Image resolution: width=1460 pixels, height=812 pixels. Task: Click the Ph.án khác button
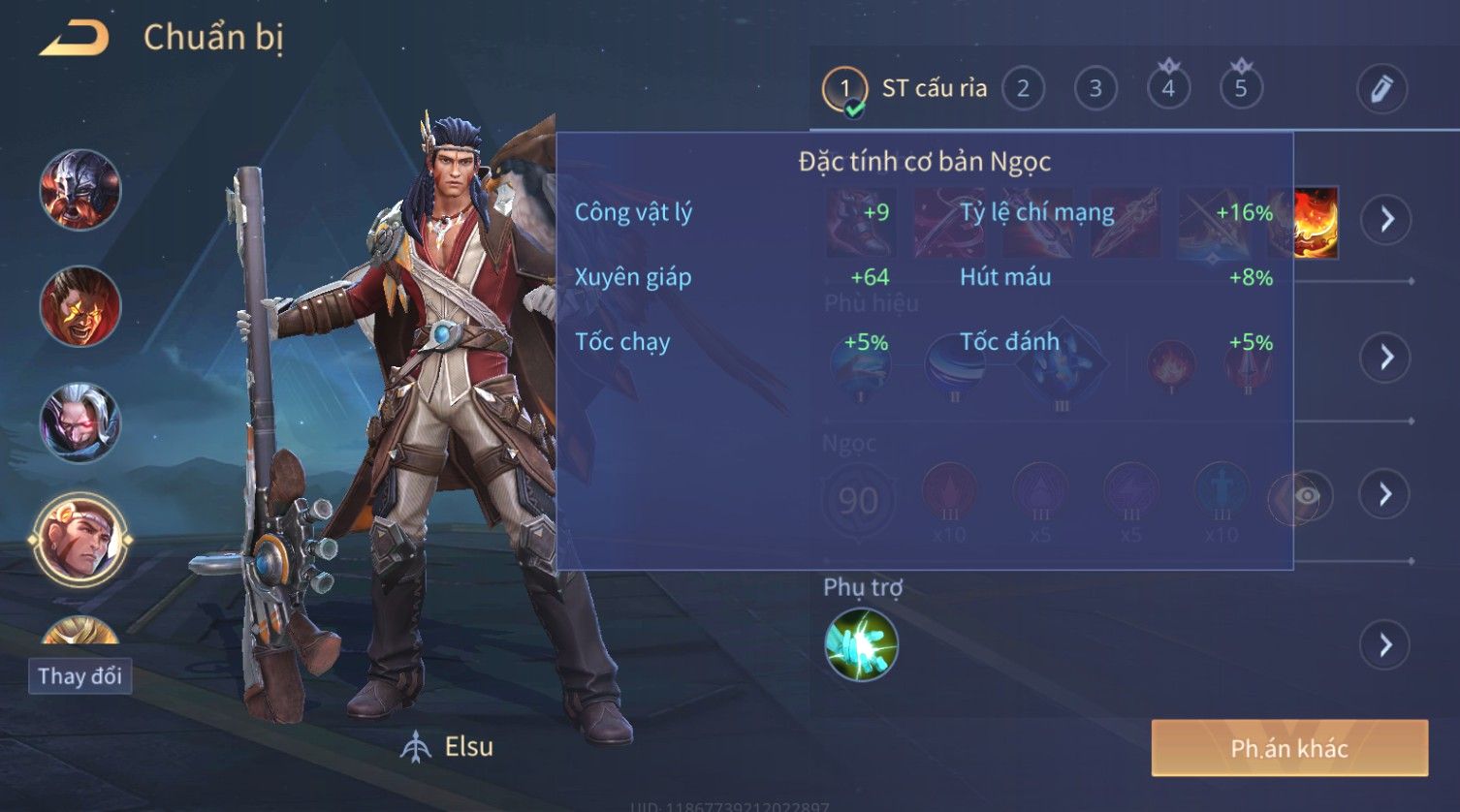click(x=1289, y=748)
